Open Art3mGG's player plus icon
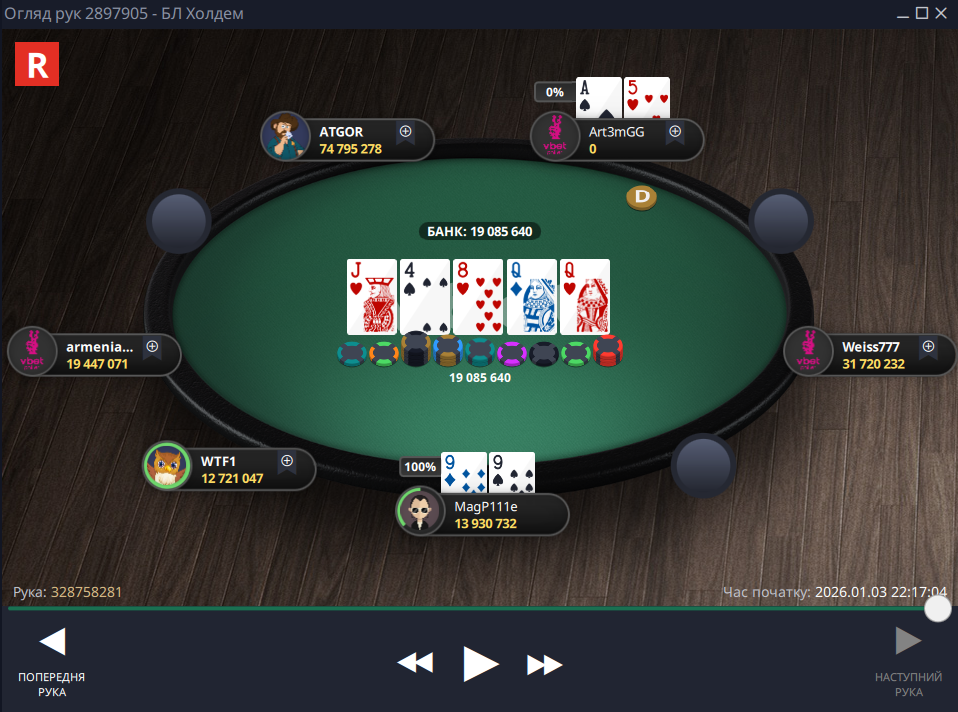 [x=675, y=131]
